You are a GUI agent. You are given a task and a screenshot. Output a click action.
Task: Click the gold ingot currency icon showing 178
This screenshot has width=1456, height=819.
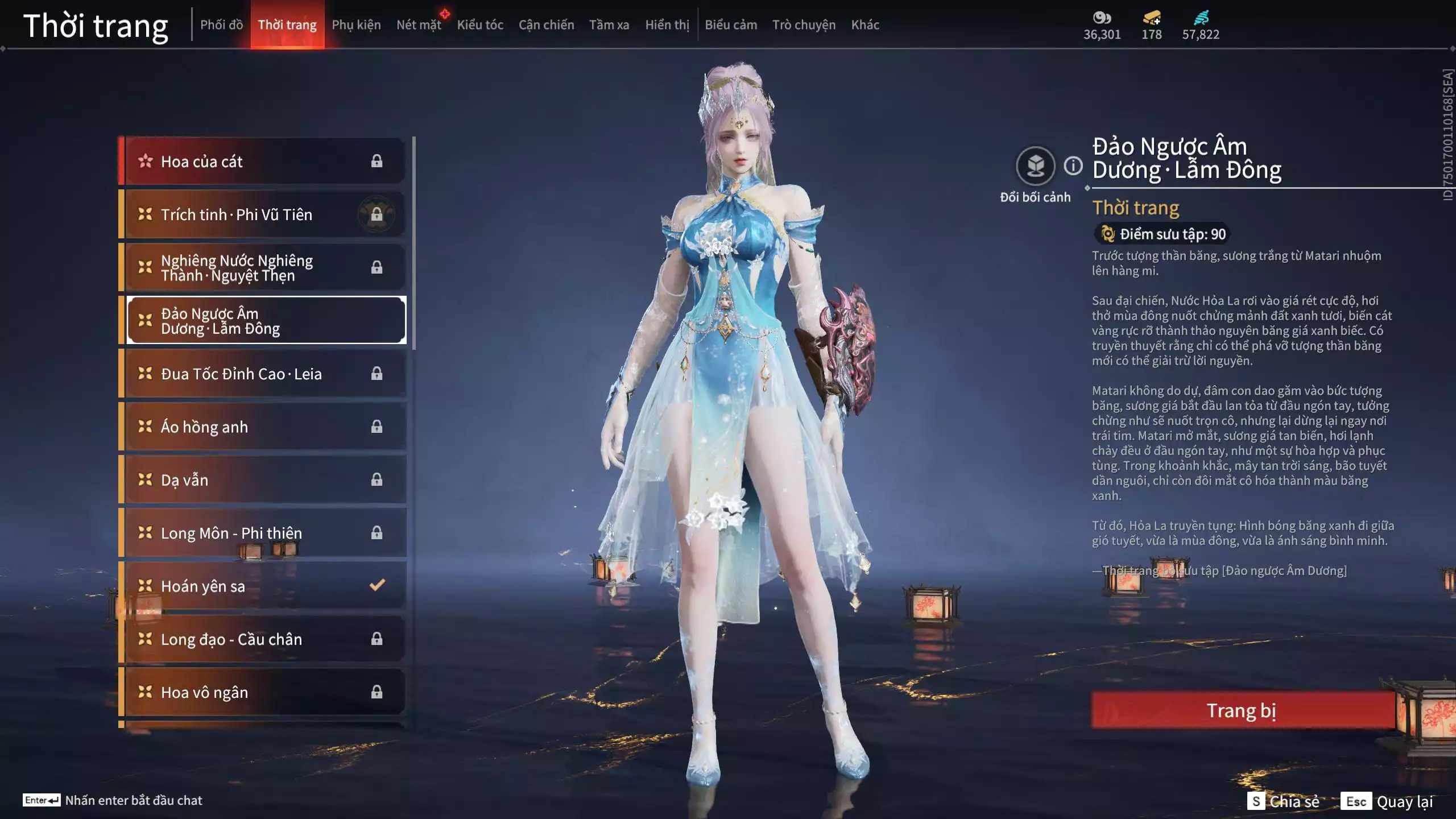coord(1151,18)
